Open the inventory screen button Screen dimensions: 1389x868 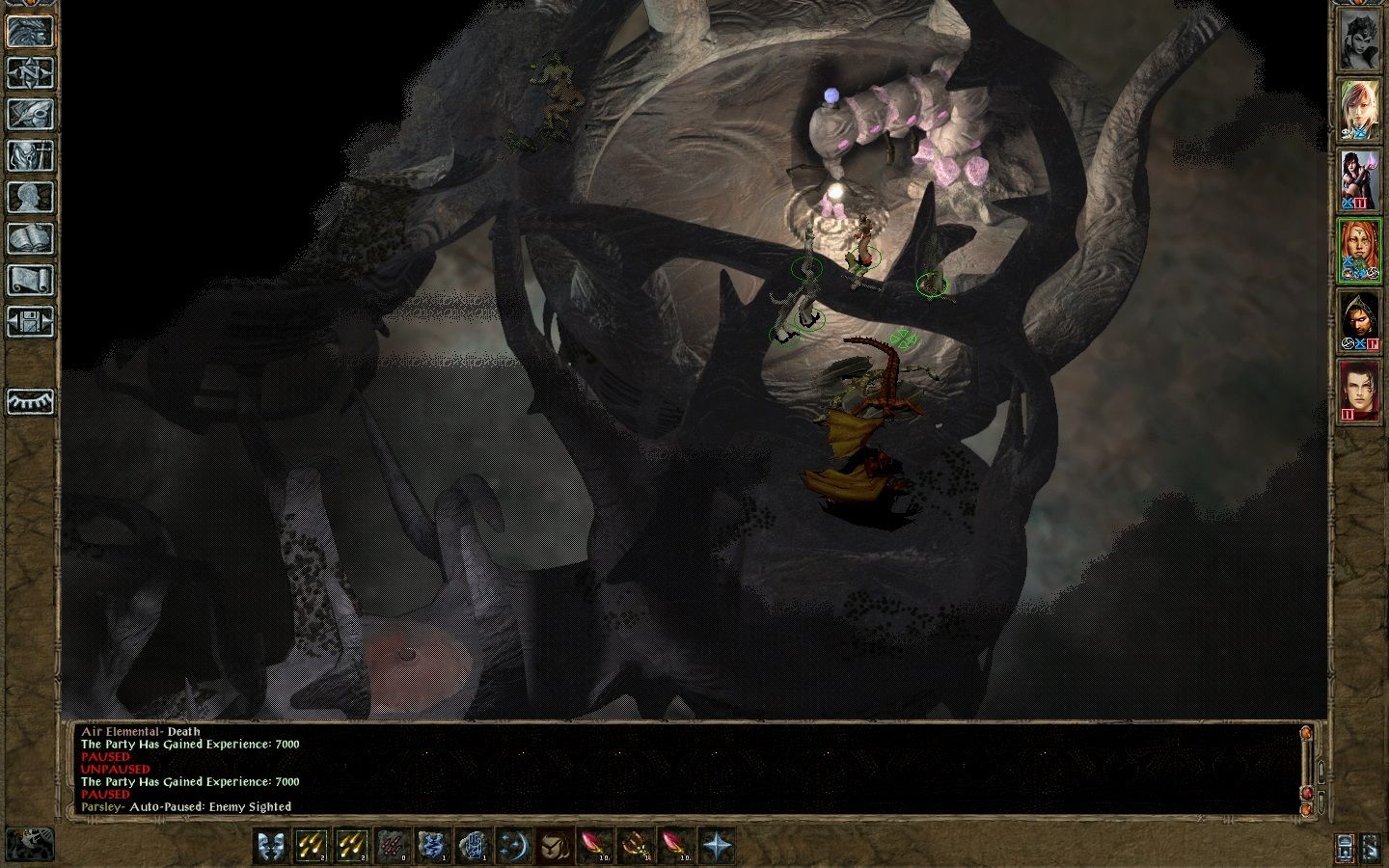pyautogui.click(x=30, y=155)
